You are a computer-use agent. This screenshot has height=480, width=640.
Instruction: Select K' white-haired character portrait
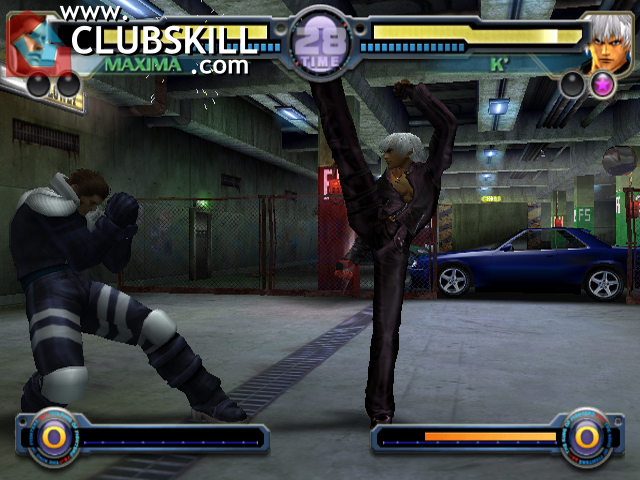pos(607,42)
